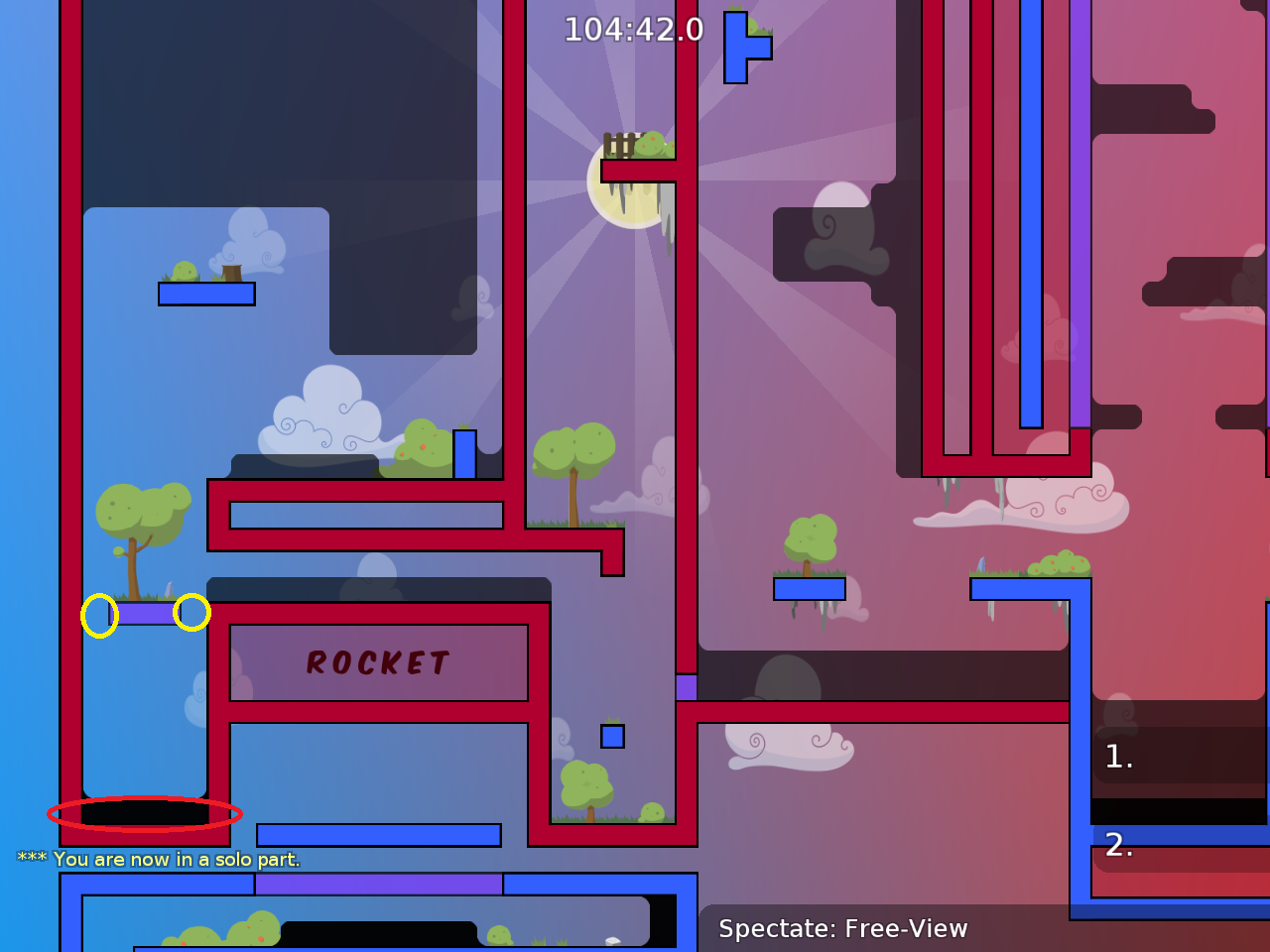Click the small blue square block
Screen dimensions: 1270x952
(x=611, y=734)
